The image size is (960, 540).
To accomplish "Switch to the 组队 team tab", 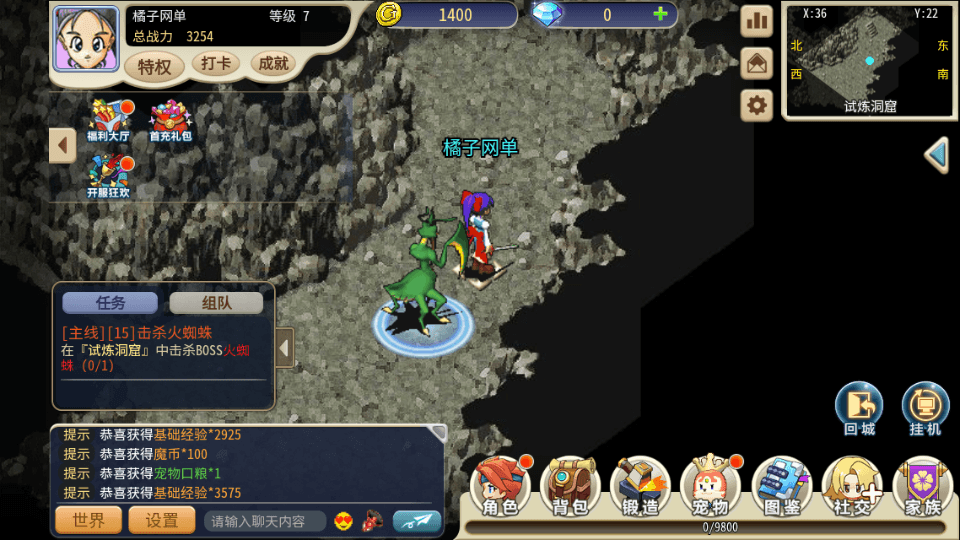I will [x=216, y=303].
